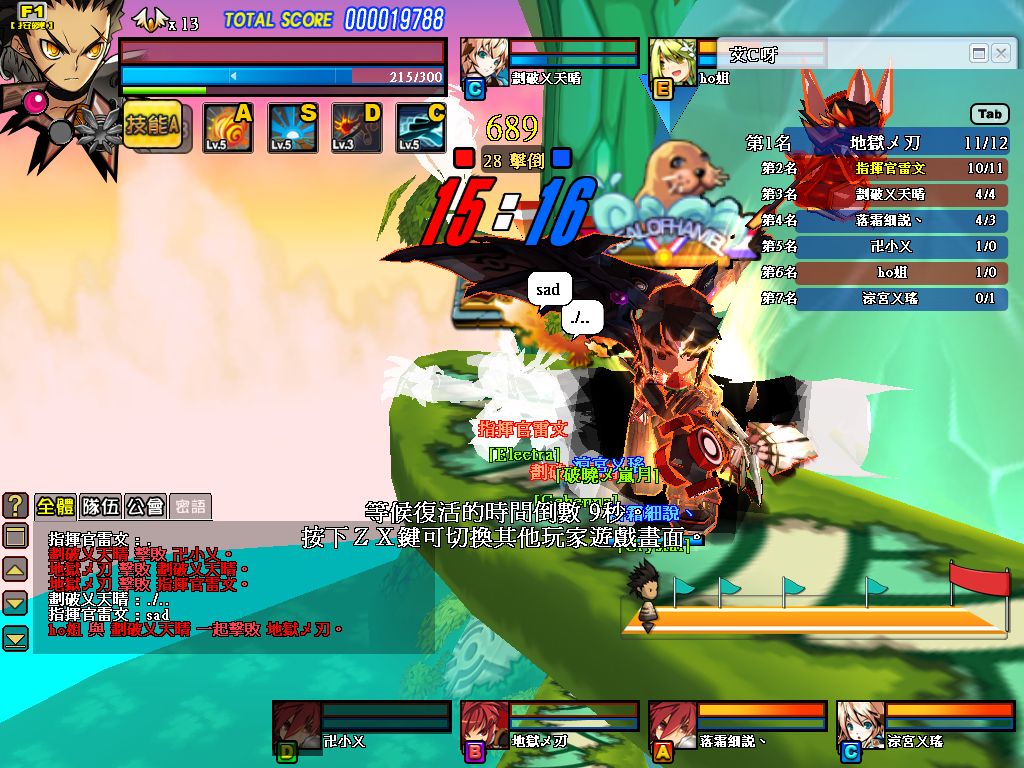
Task: Toggle the 技能A skill set button
Action: pyautogui.click(x=153, y=127)
